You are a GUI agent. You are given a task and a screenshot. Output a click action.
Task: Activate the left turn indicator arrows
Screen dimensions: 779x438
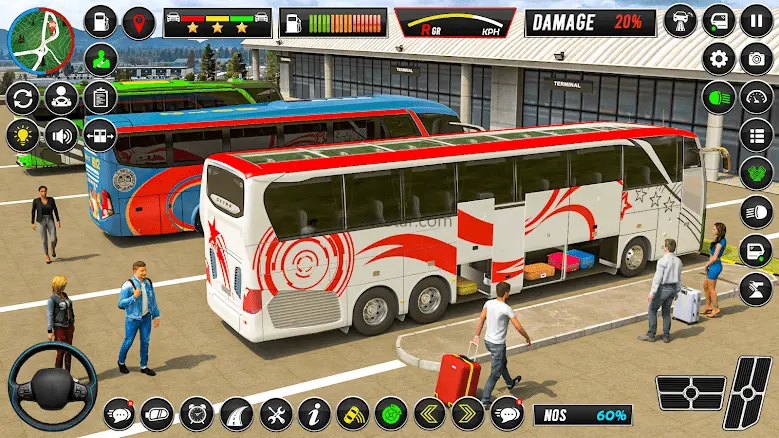[x=430, y=413]
